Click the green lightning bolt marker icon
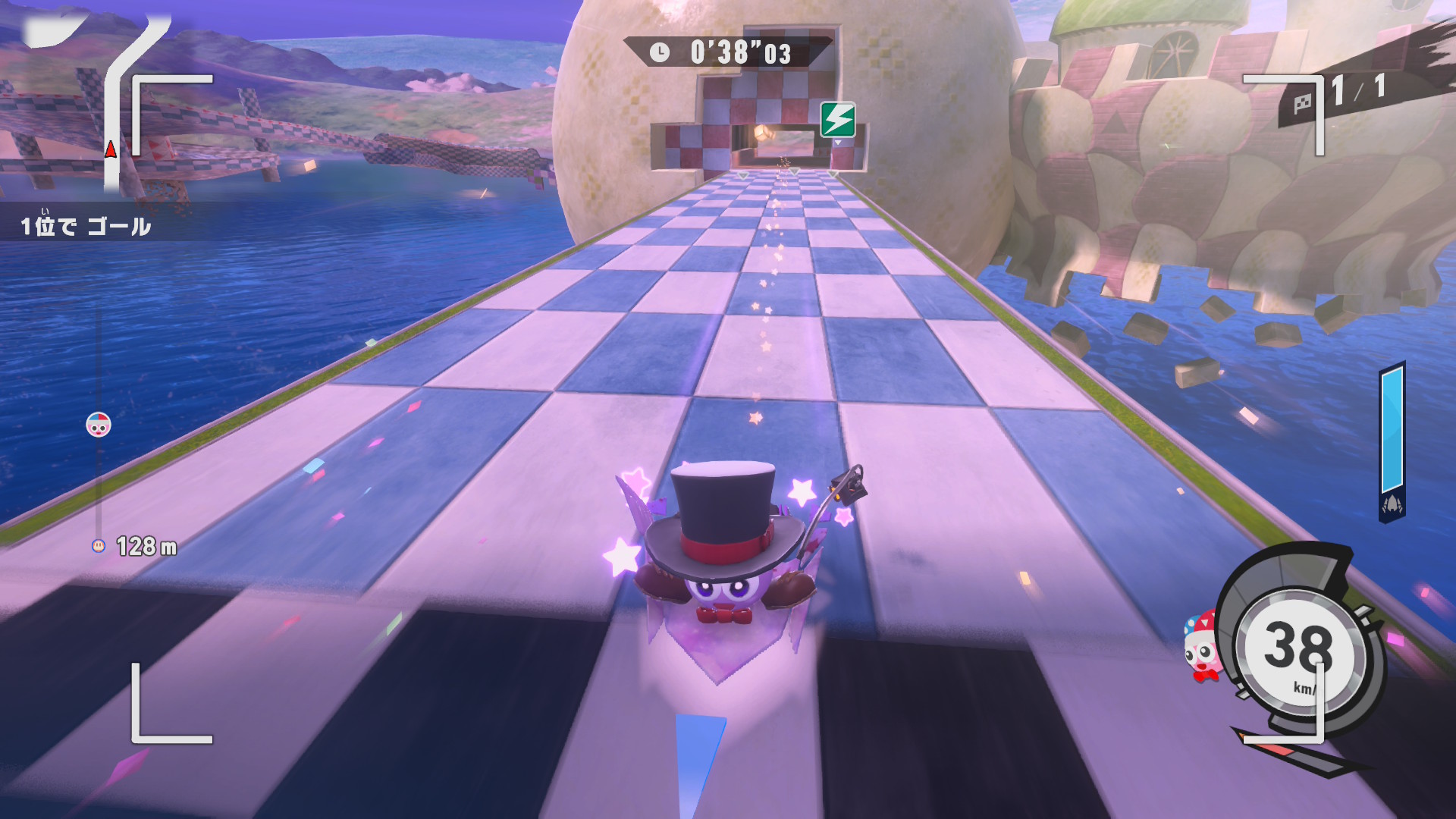The height and width of the screenshot is (819, 1456). coord(838,120)
